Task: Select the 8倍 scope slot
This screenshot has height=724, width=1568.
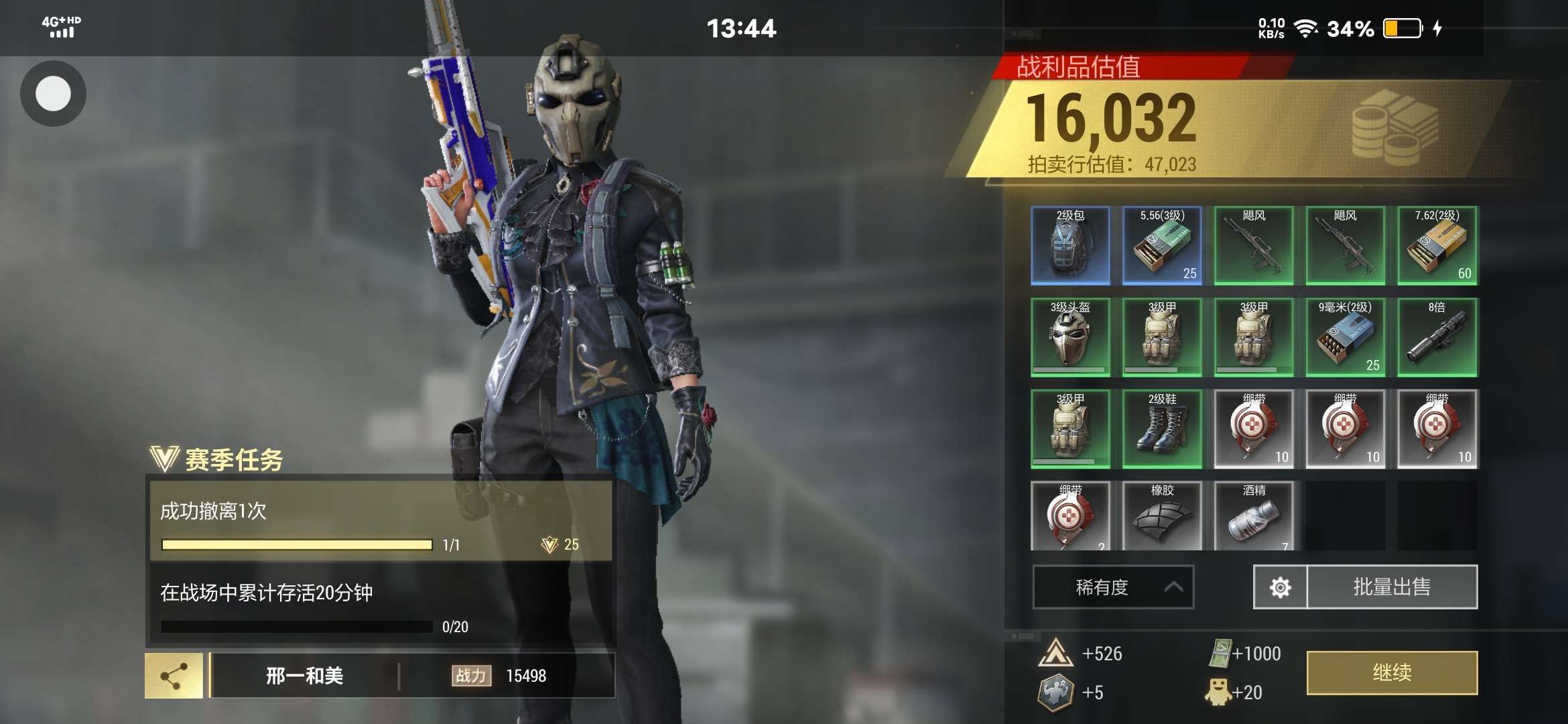Action: pos(1437,337)
